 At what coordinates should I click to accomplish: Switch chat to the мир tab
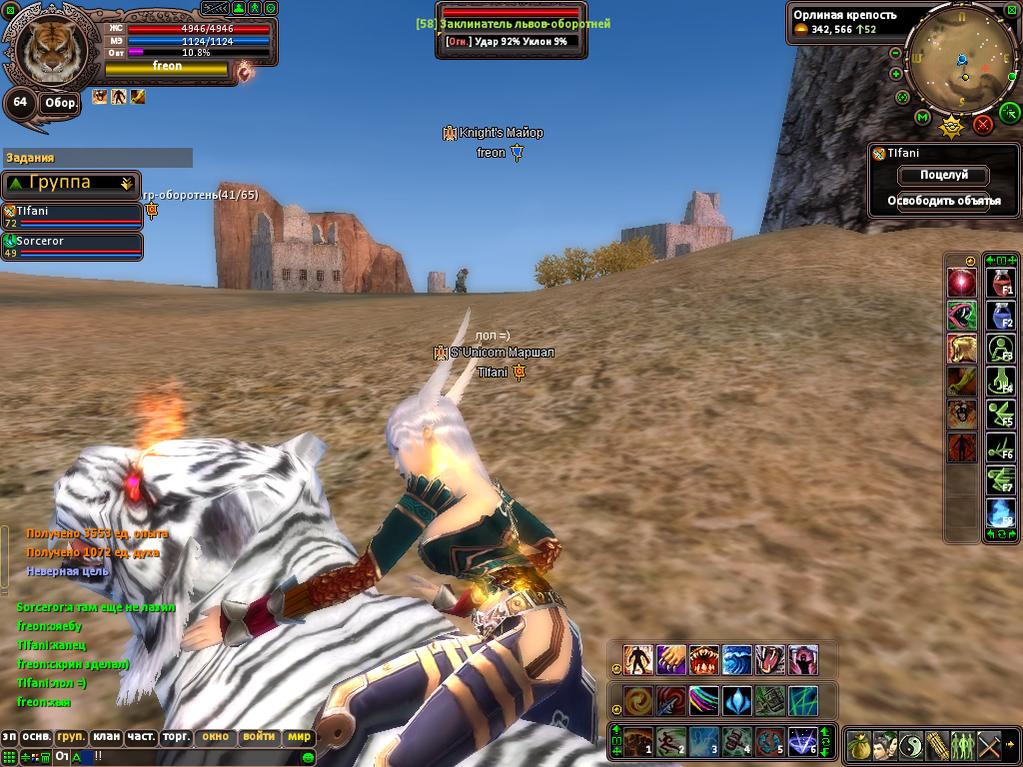click(299, 737)
